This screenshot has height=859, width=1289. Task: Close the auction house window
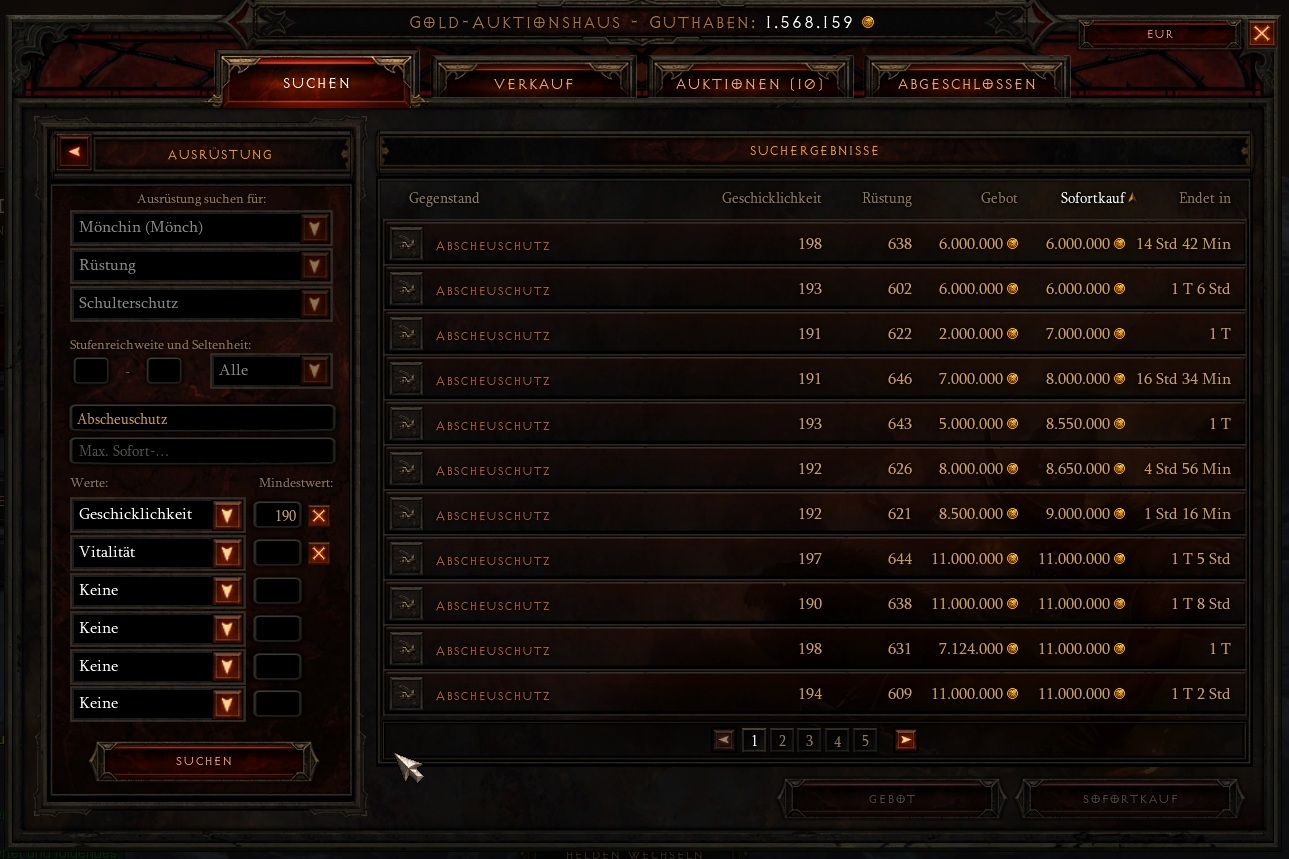pos(1262,34)
